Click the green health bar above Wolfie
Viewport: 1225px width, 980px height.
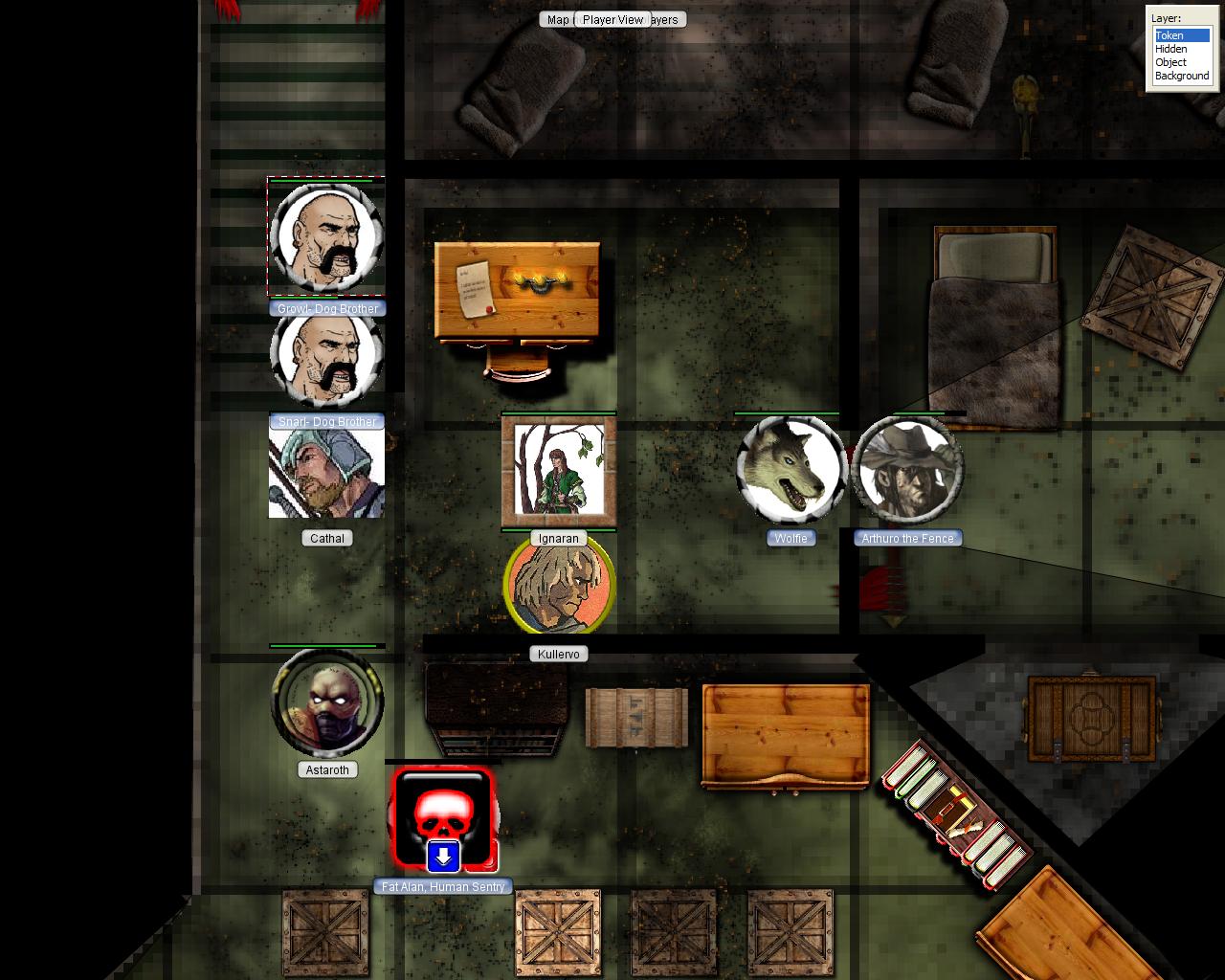[x=787, y=412]
